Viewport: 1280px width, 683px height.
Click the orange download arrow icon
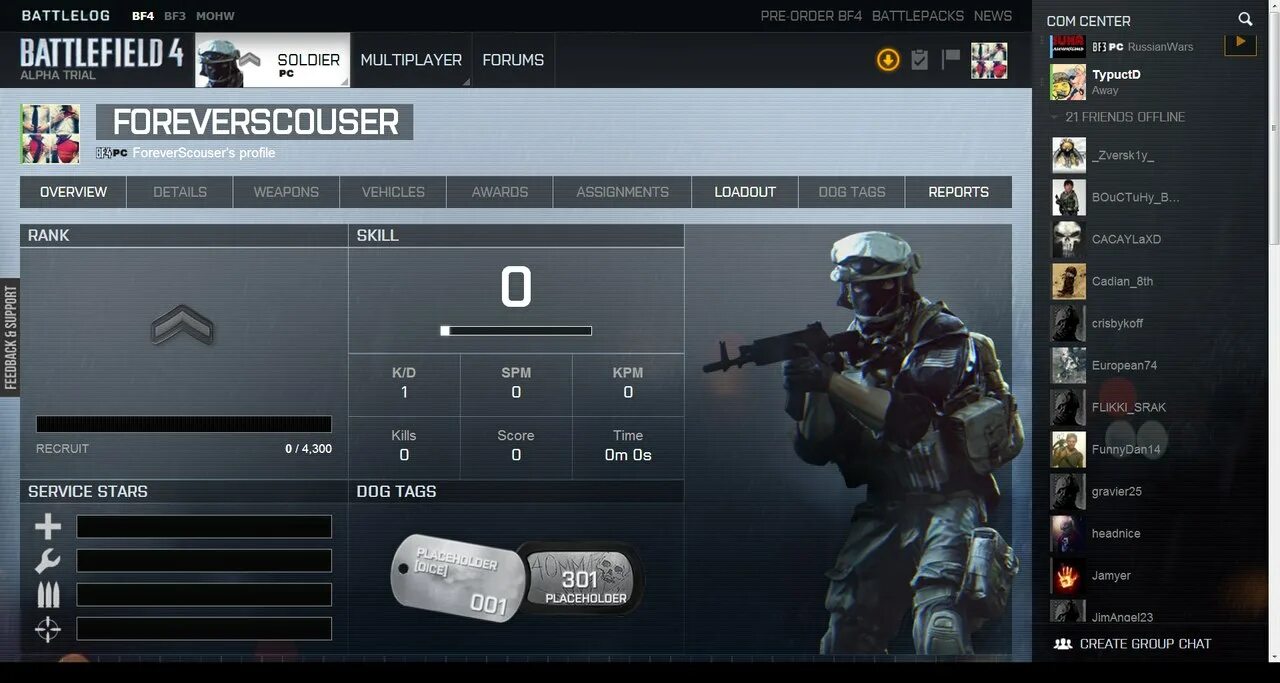click(x=888, y=60)
